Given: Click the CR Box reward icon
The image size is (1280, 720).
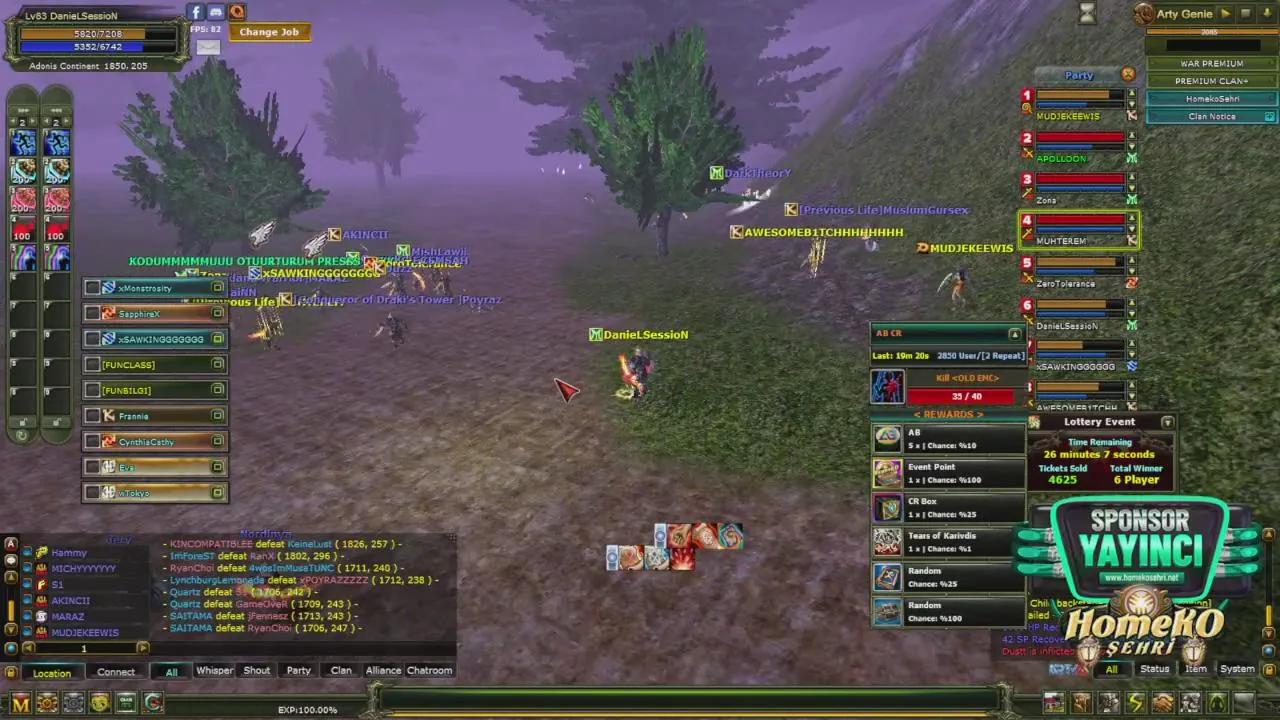Looking at the screenshot, I should pos(889,508).
